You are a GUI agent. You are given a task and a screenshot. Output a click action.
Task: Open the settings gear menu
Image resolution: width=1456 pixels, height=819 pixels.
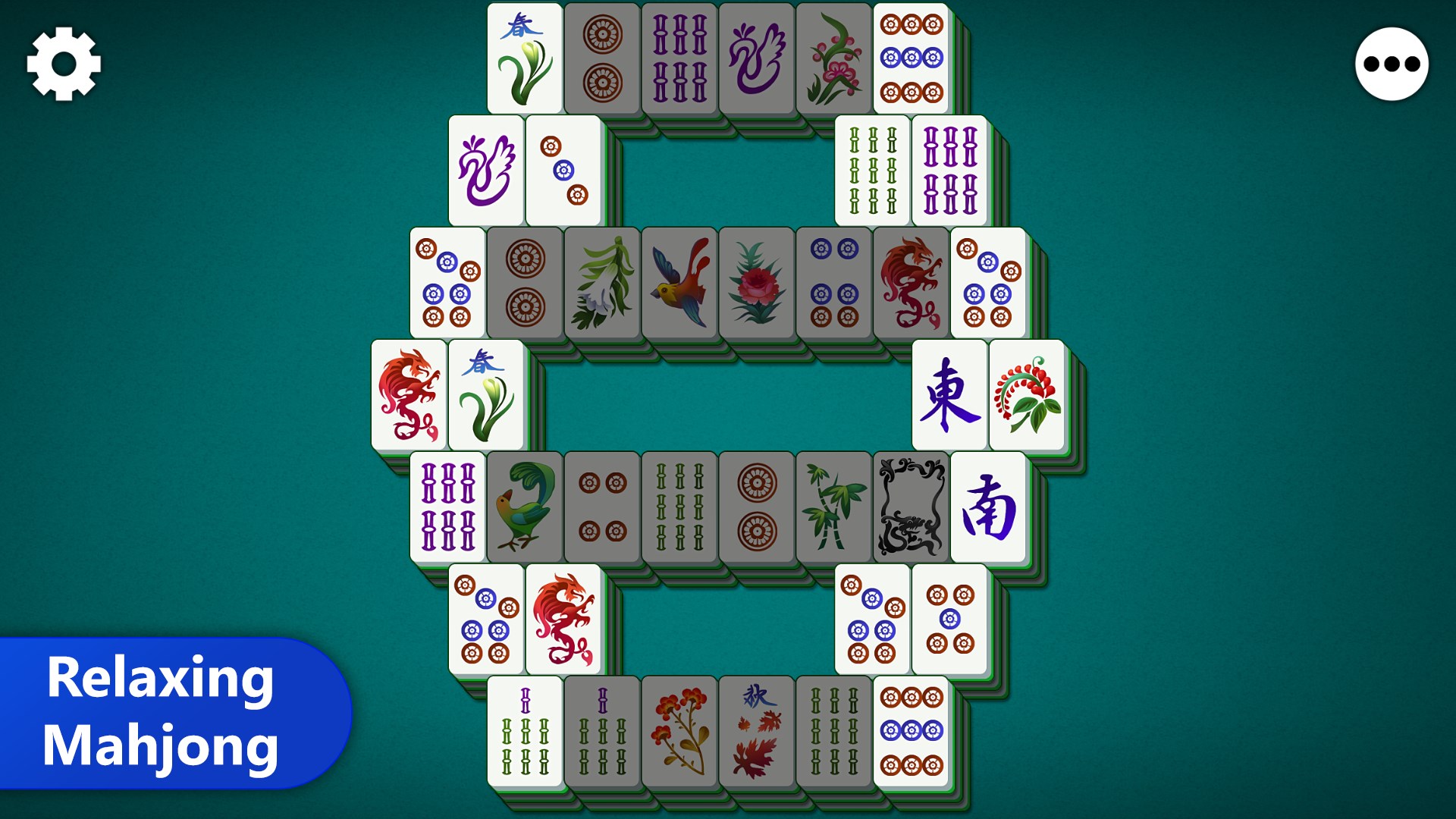64,64
